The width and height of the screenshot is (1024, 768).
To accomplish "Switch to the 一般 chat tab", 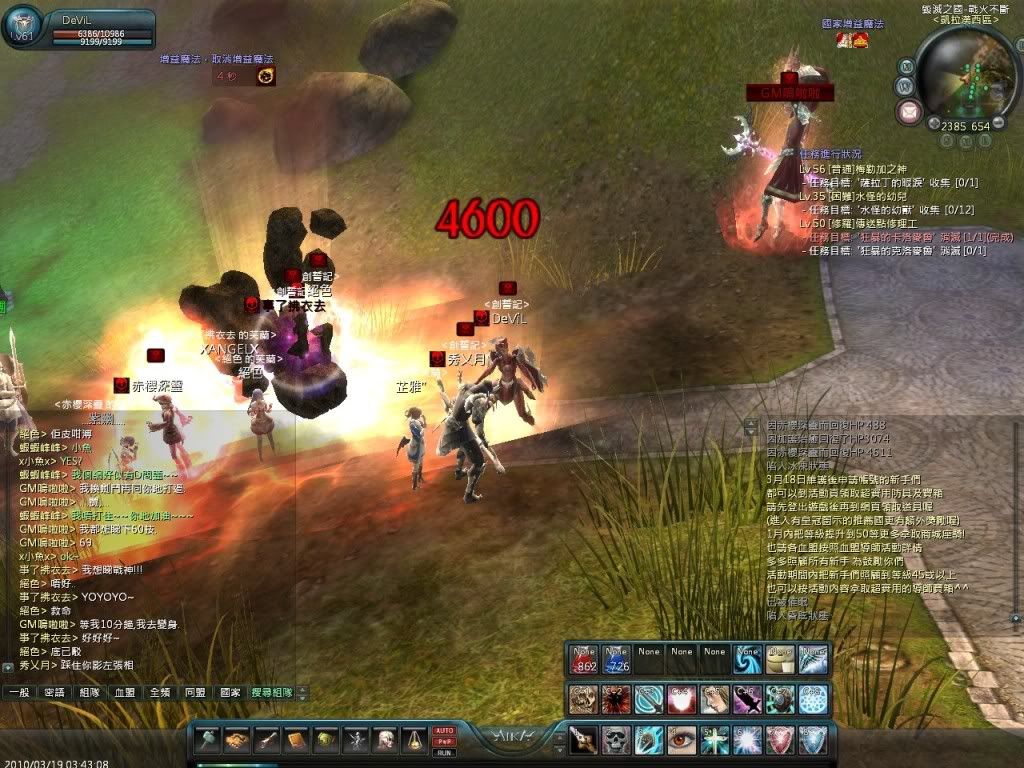I will point(19,692).
